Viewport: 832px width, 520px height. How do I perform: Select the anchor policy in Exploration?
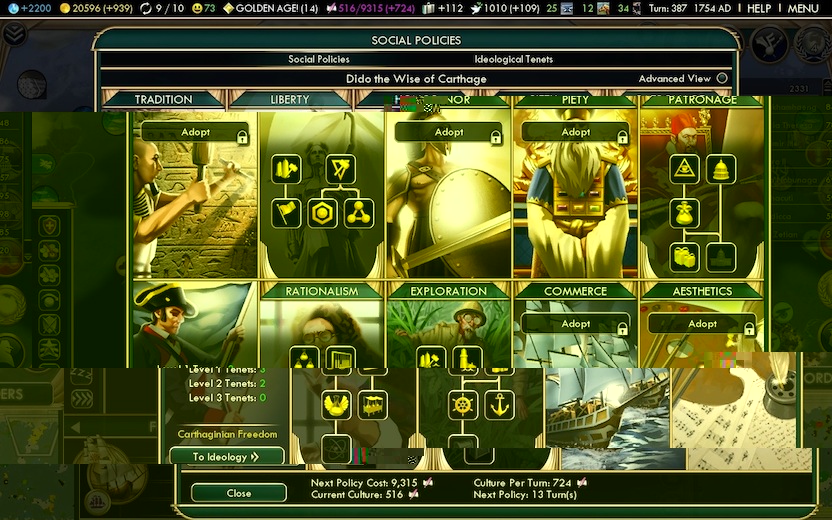tap(499, 405)
